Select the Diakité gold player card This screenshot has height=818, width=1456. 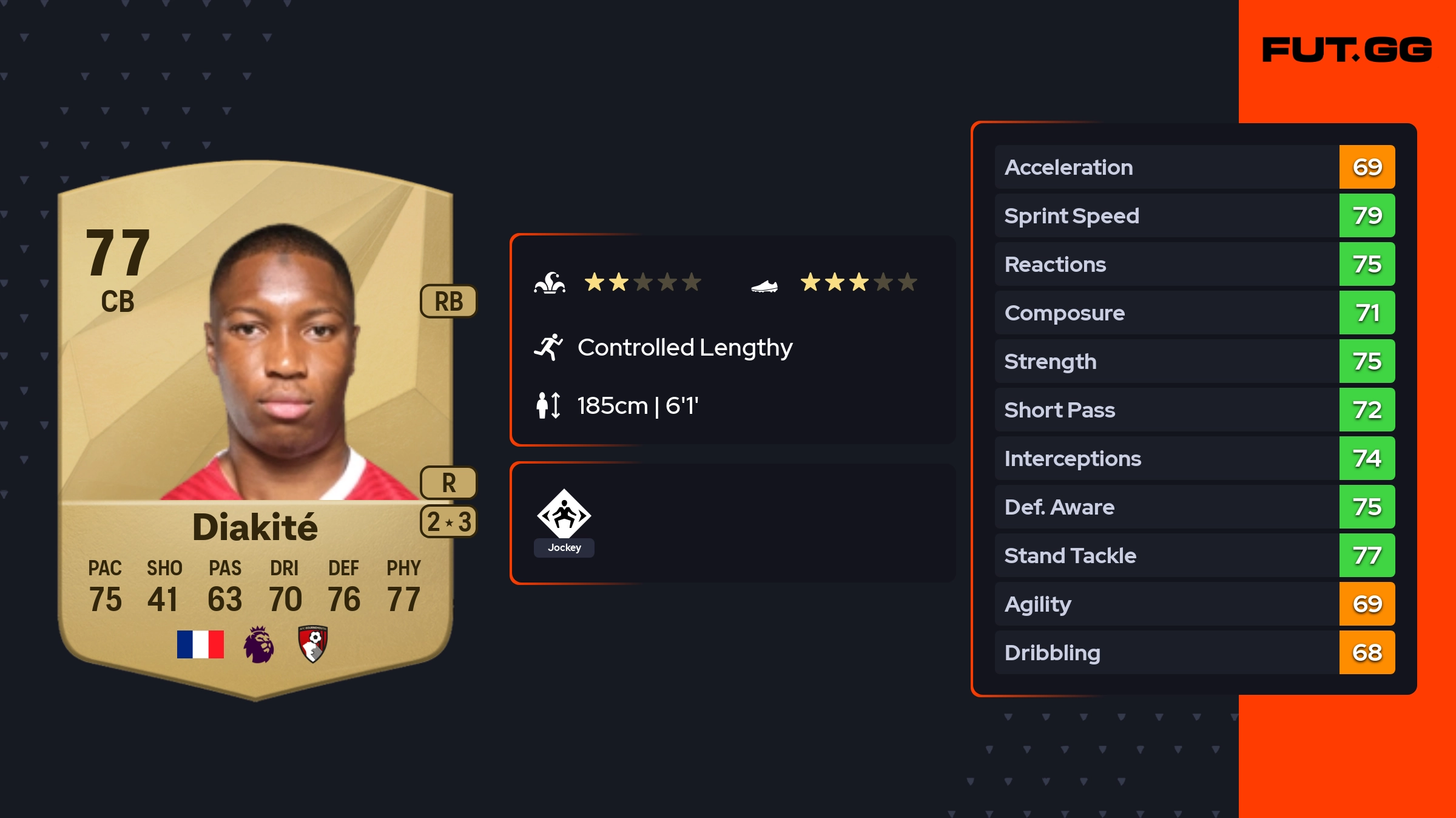click(x=255, y=425)
